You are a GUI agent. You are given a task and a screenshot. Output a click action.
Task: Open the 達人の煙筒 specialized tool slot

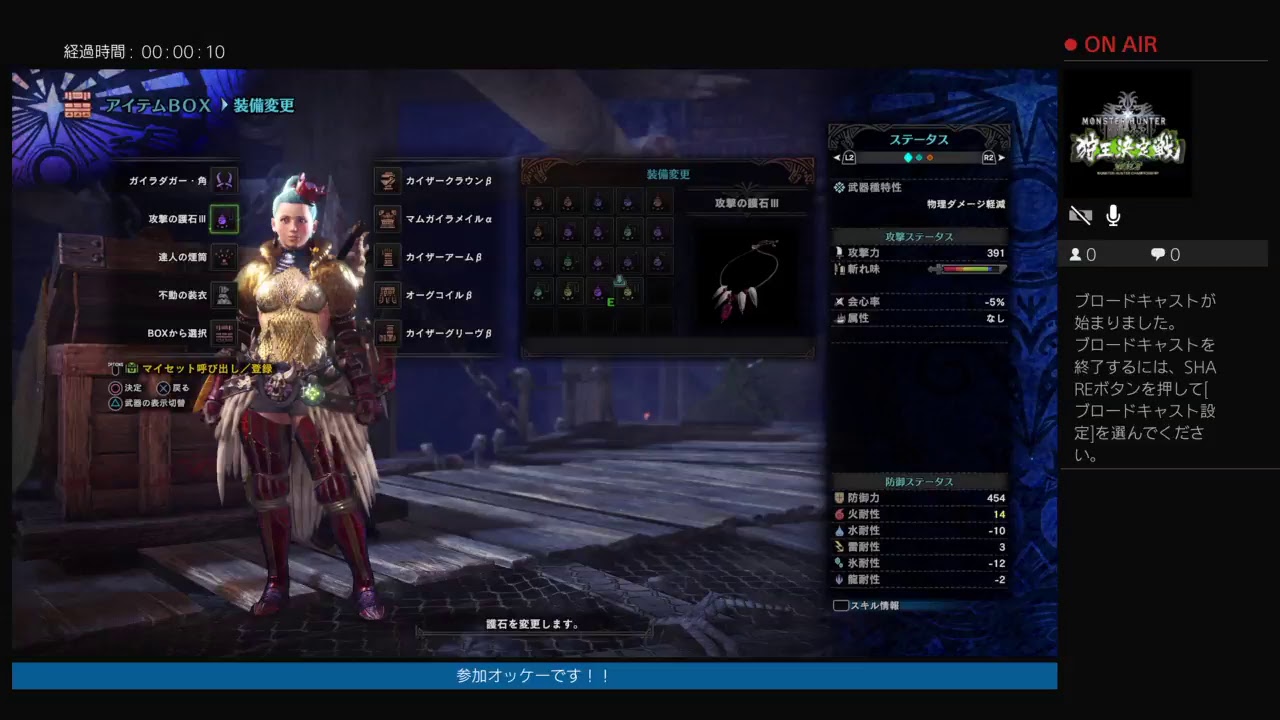[x=224, y=257]
